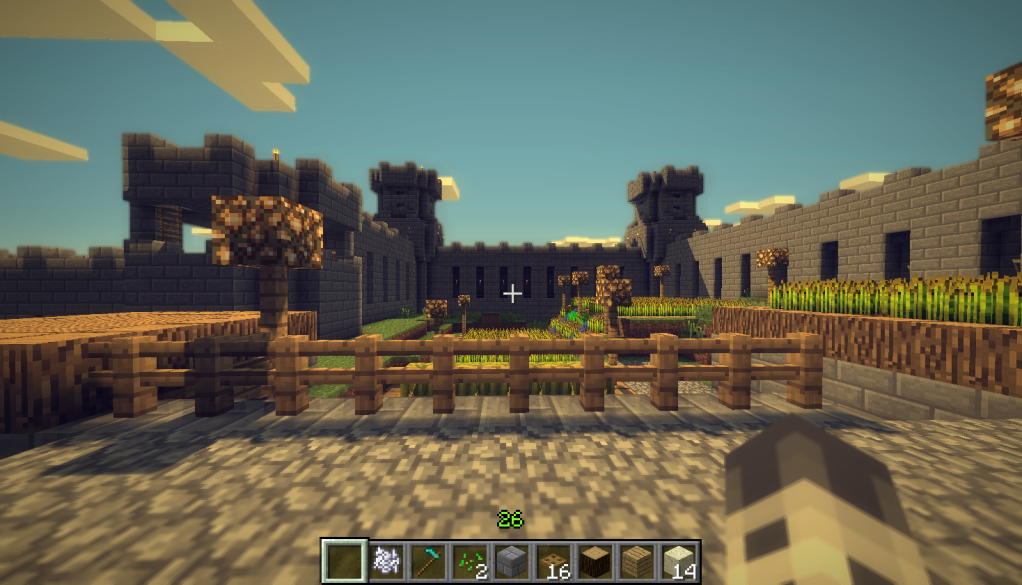Pick the trapdoor stack of 16
Screen dimensions: 1022x585
click(x=553, y=560)
